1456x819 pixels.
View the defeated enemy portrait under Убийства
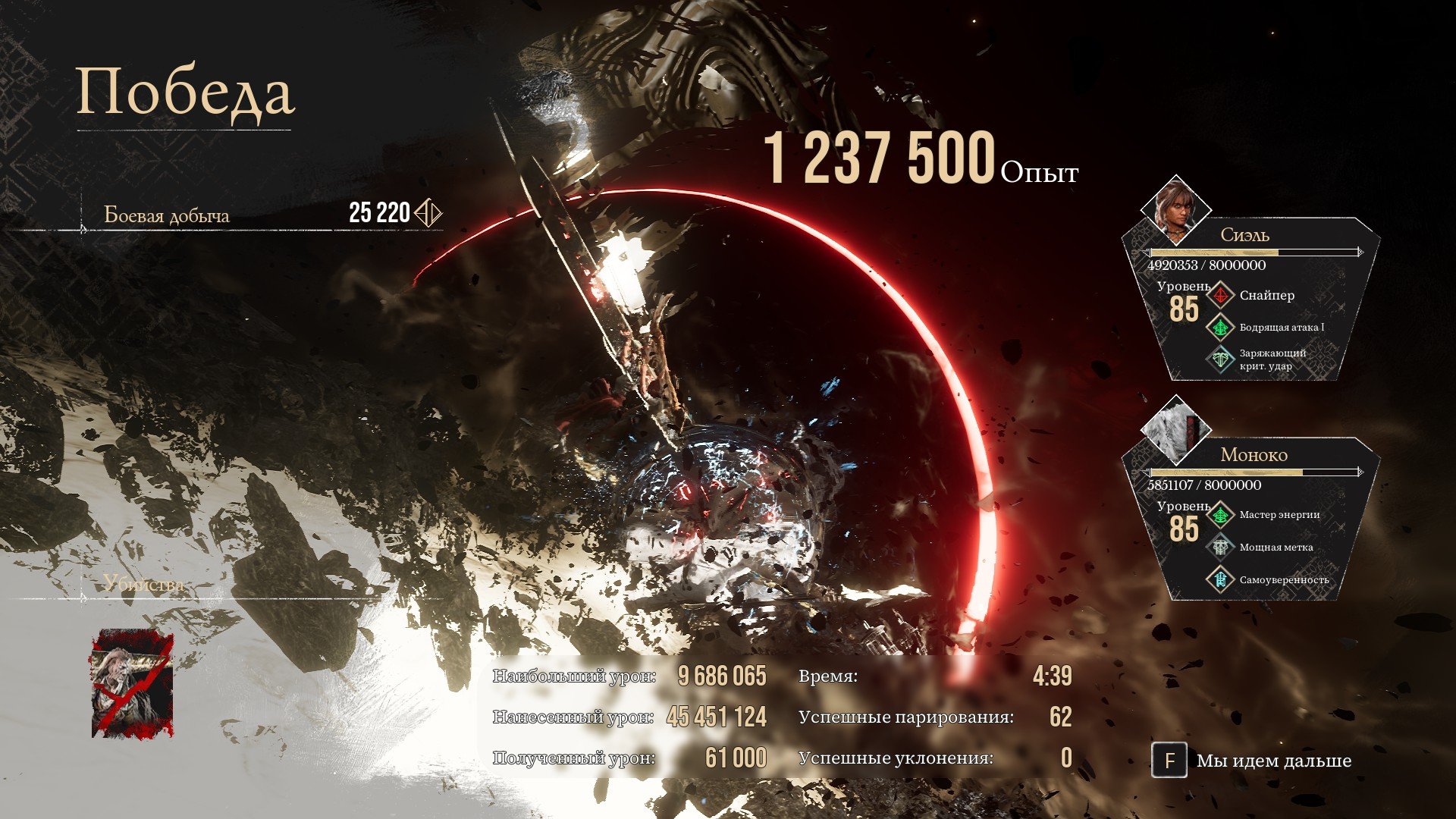[x=132, y=683]
